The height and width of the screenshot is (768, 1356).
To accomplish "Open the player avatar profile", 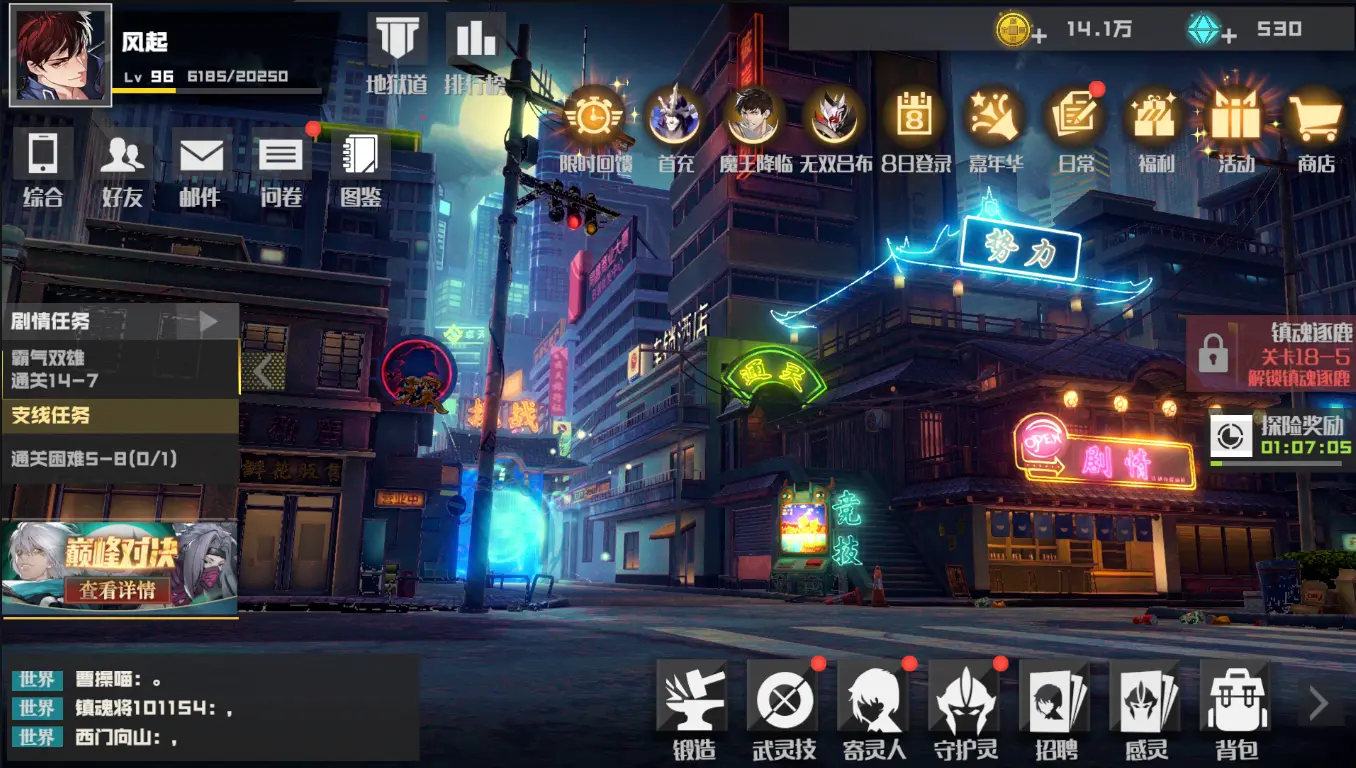I will [60, 54].
